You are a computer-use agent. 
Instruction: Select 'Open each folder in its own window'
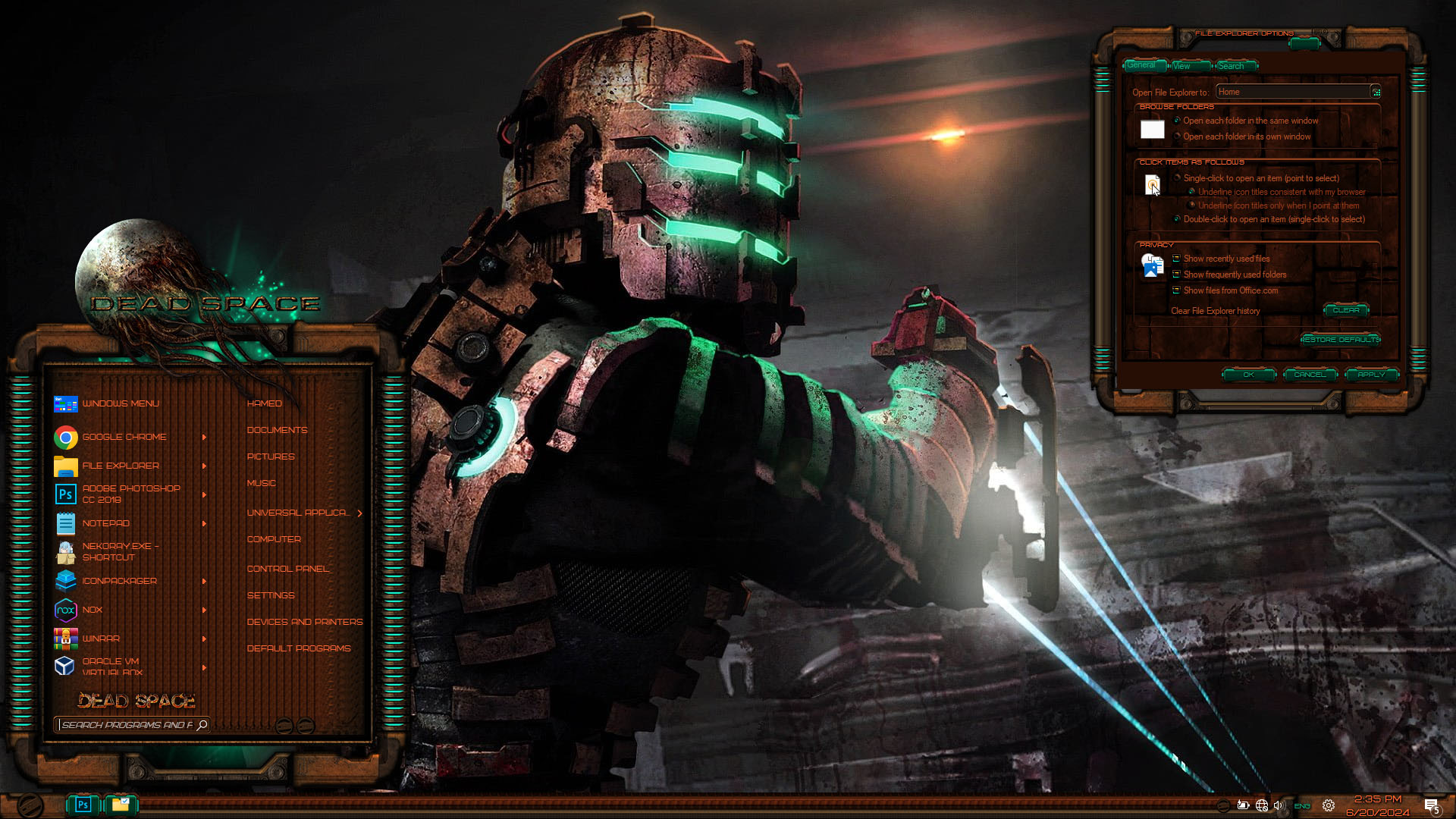1178,136
